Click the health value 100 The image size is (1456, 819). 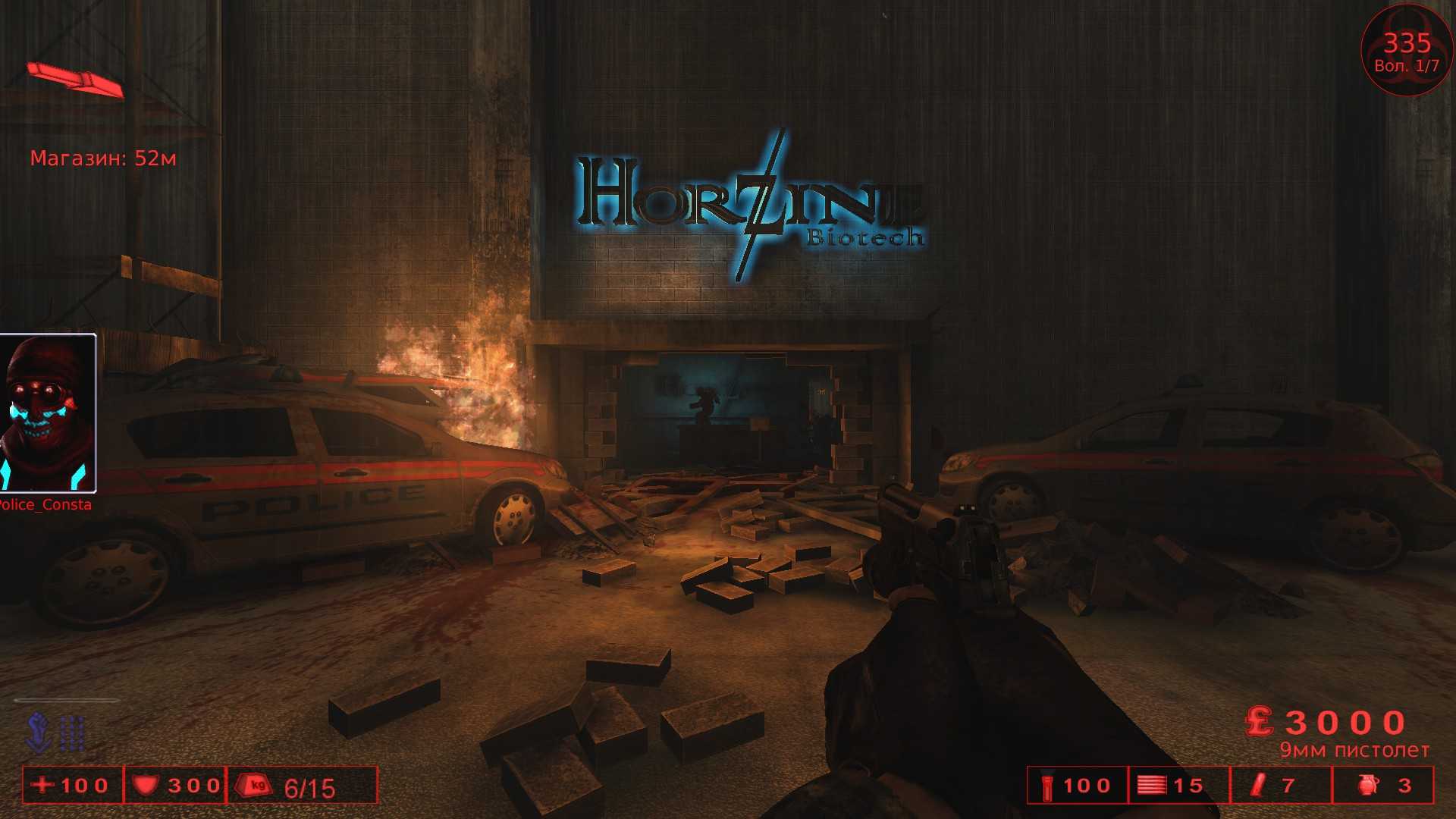[x=83, y=786]
